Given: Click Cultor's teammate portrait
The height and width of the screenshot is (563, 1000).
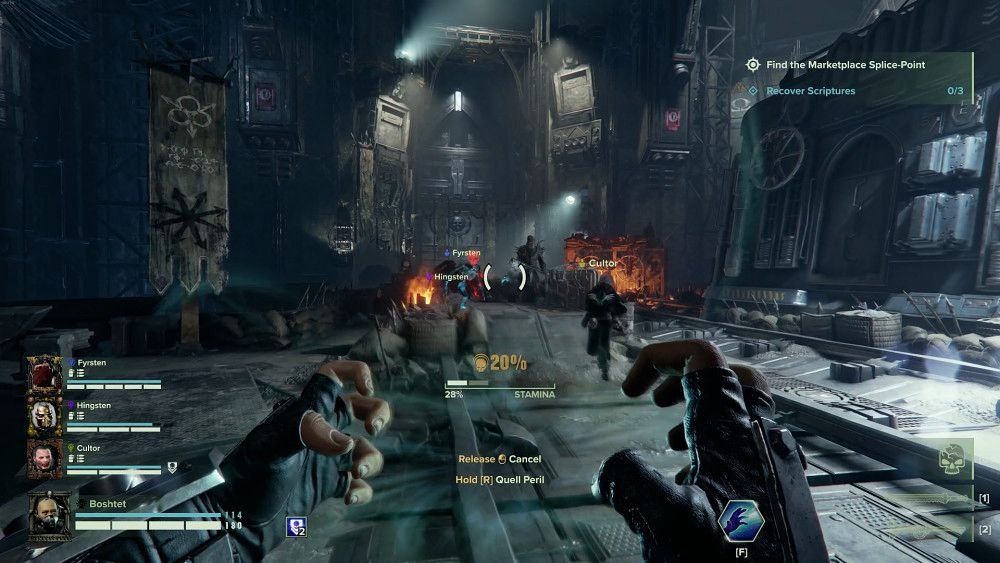Looking at the screenshot, I should (45, 458).
